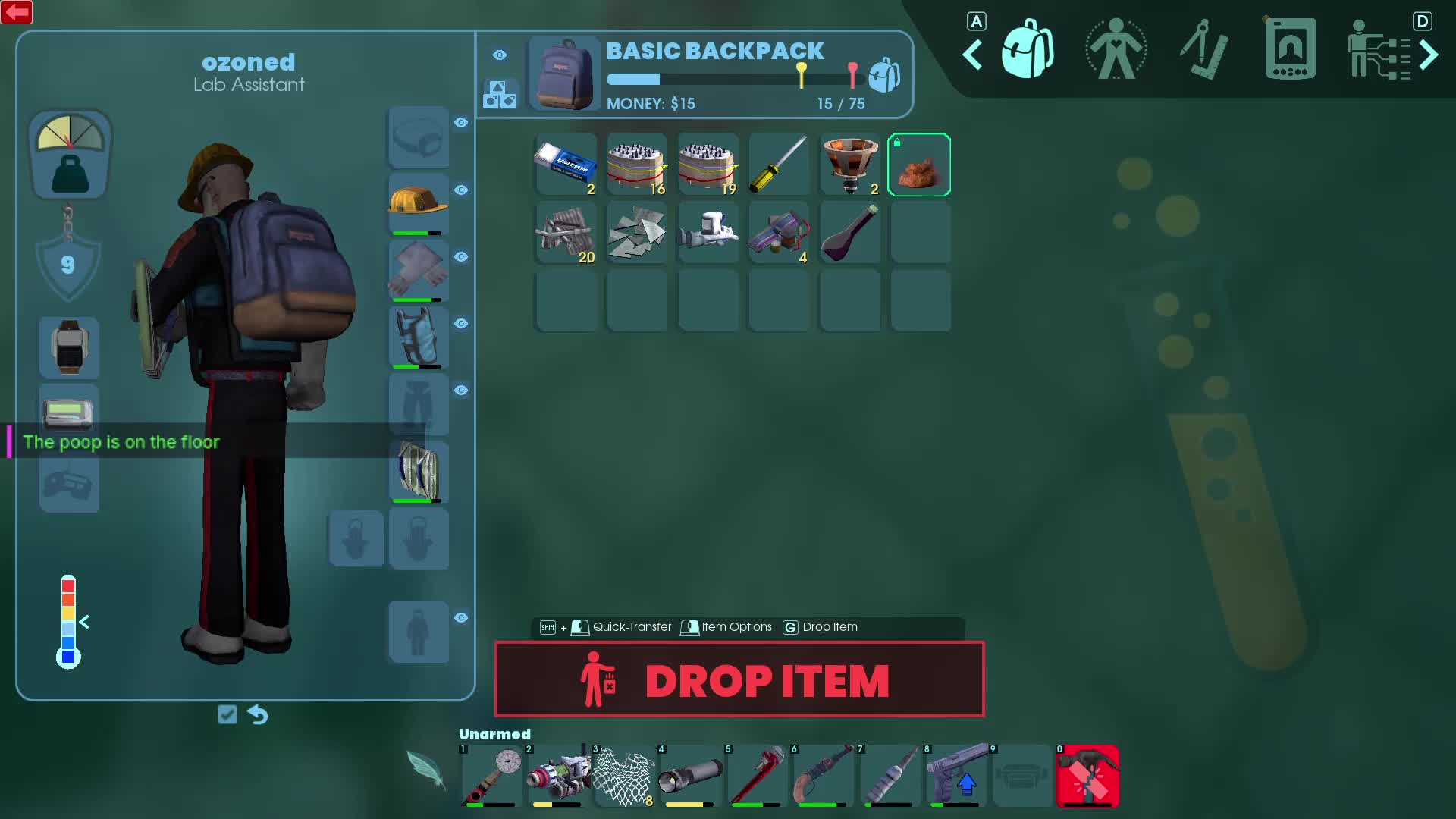
Task: Choose the pipe wrench hotbar slot
Action: tap(756, 776)
